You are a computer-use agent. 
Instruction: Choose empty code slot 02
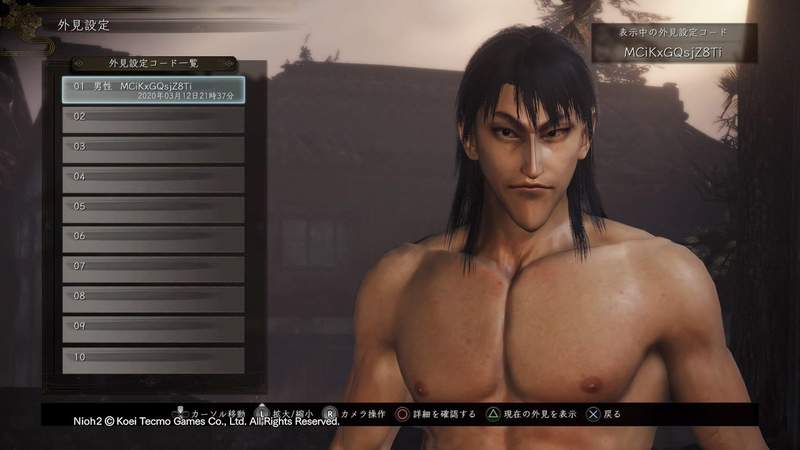[153, 119]
